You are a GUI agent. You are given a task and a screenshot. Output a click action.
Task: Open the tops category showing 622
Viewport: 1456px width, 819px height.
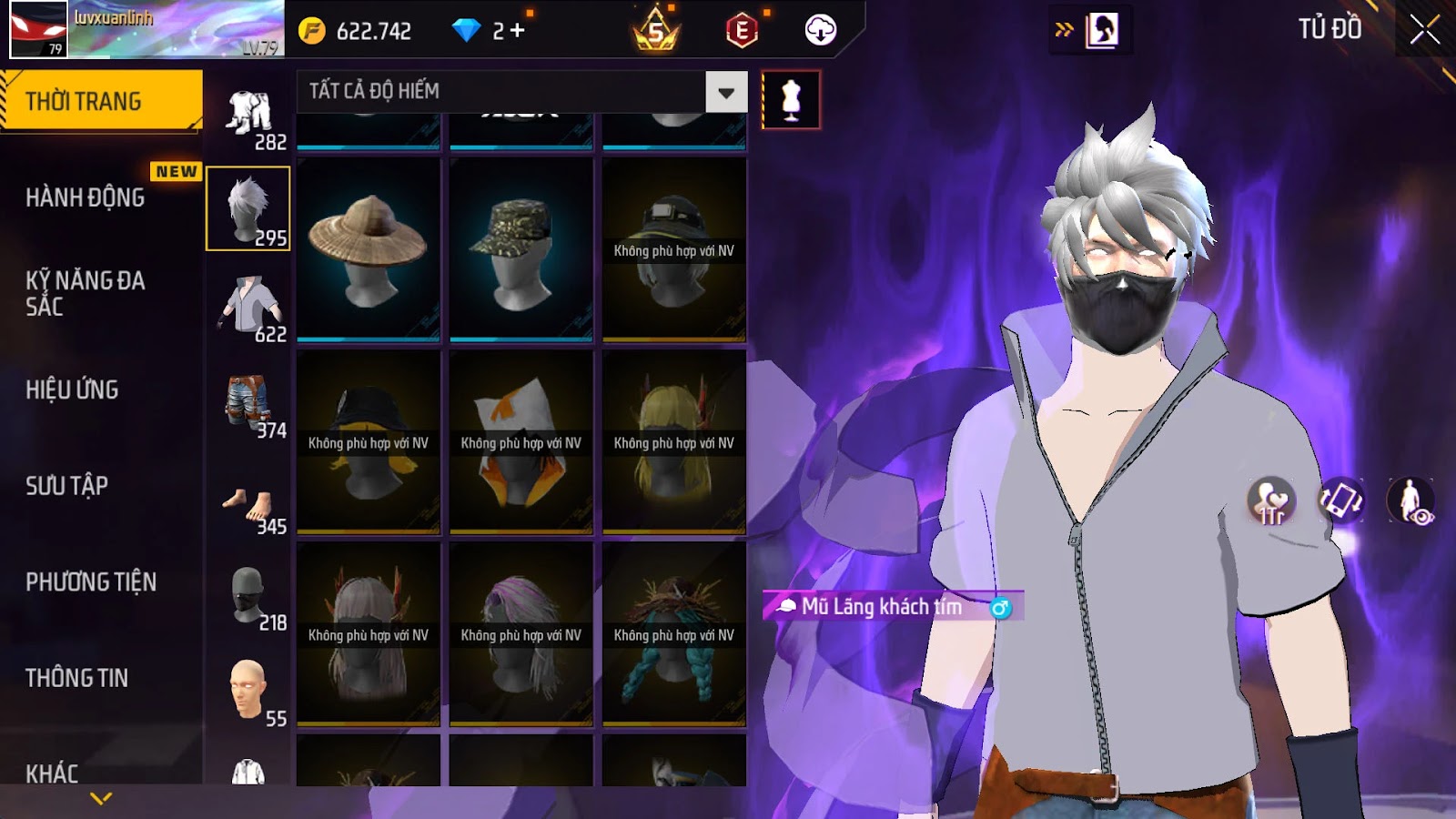coord(249,307)
